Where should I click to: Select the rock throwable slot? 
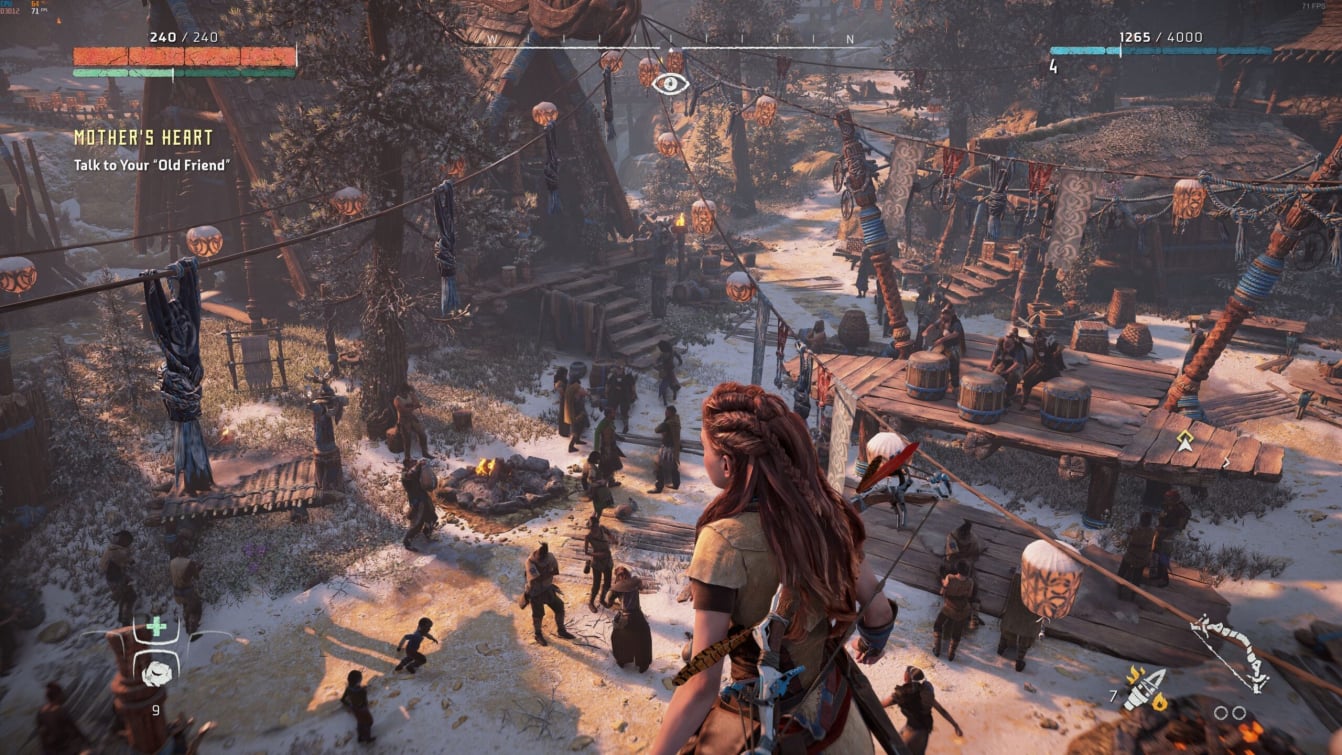(156, 672)
